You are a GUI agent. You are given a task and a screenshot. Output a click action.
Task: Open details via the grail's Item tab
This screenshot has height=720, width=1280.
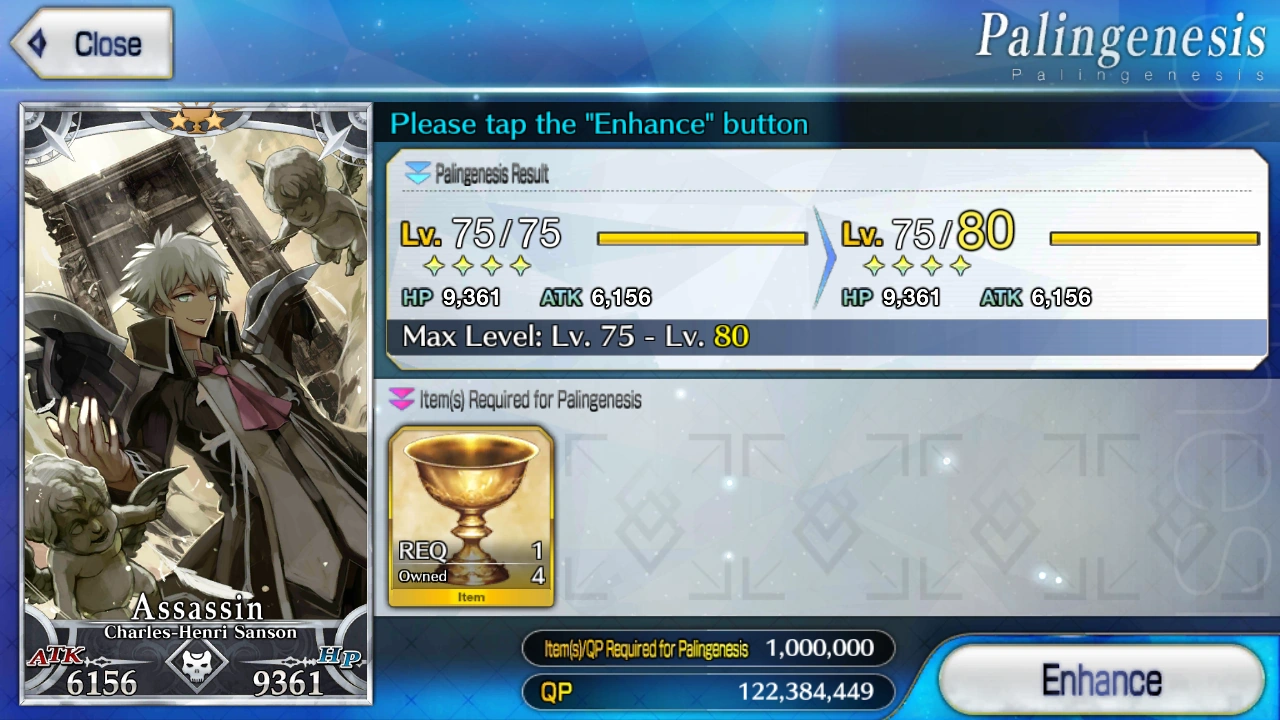tap(470, 596)
